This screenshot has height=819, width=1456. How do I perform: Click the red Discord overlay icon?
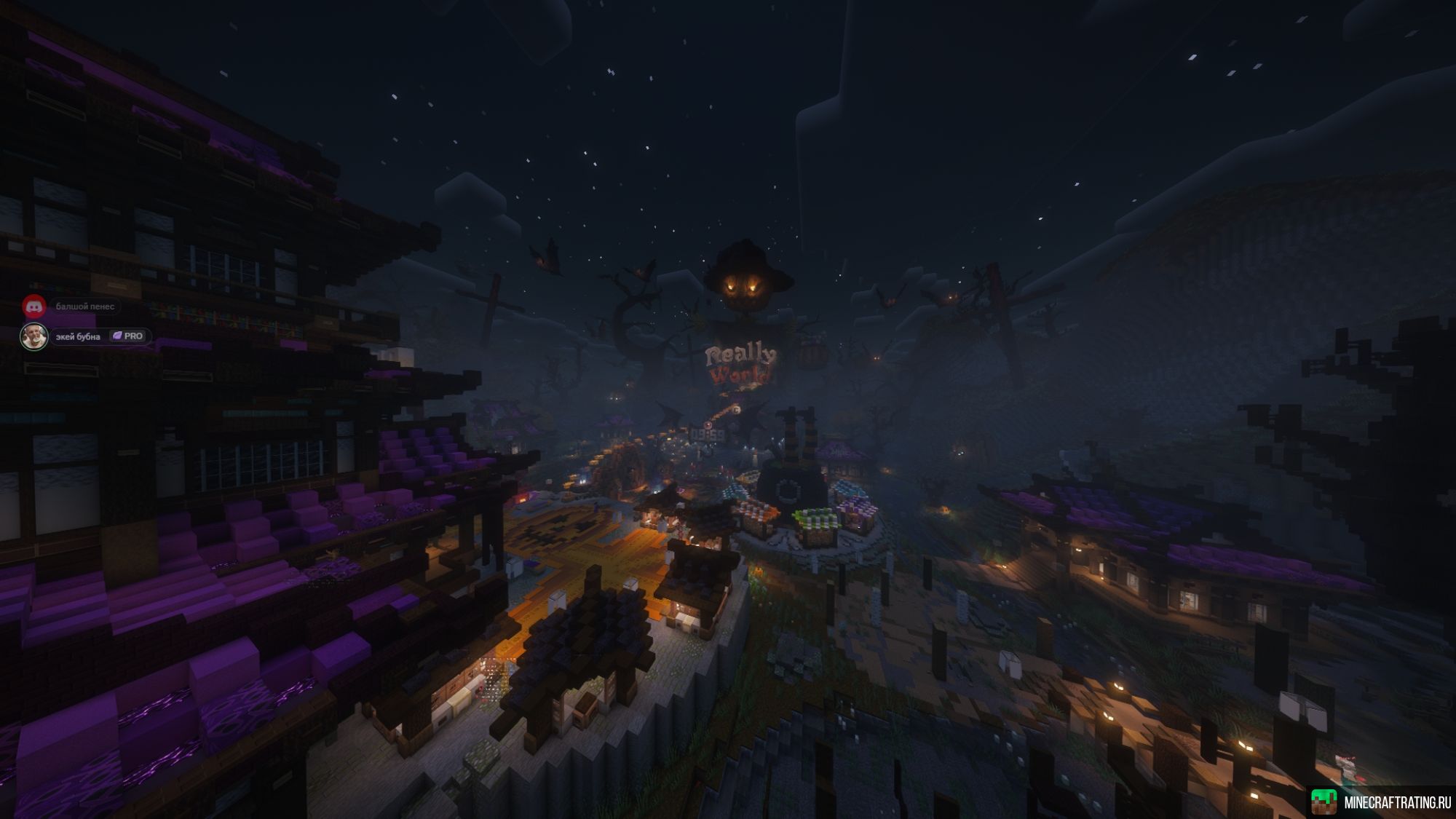coord(34,306)
